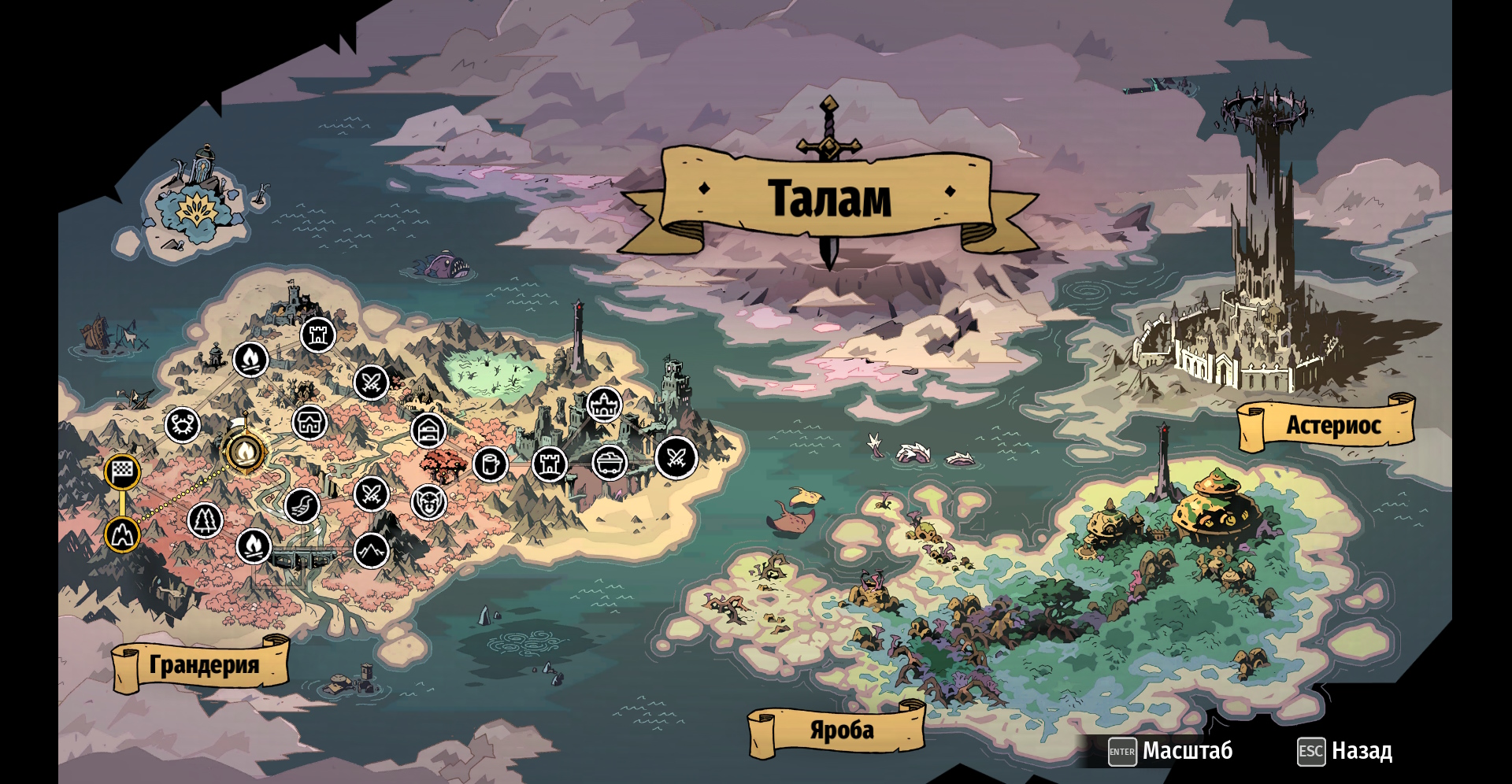Select the checkered flag map node

[122, 472]
